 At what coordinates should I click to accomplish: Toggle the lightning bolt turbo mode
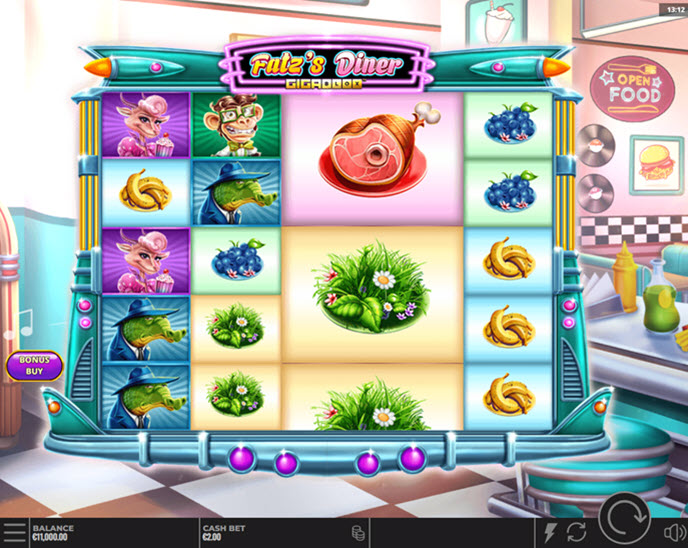coord(551,532)
